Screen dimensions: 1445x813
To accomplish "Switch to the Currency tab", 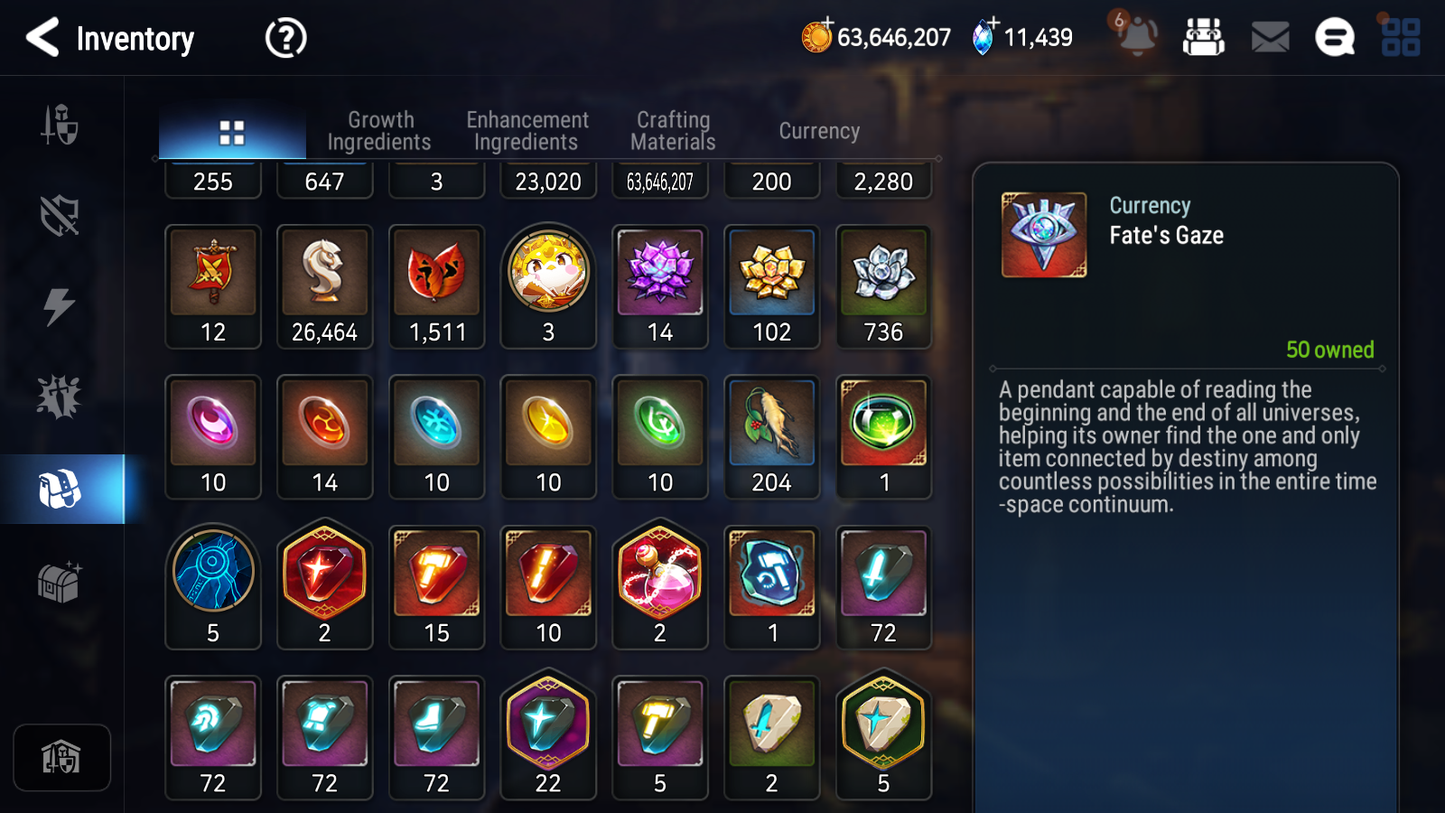I will [x=818, y=130].
